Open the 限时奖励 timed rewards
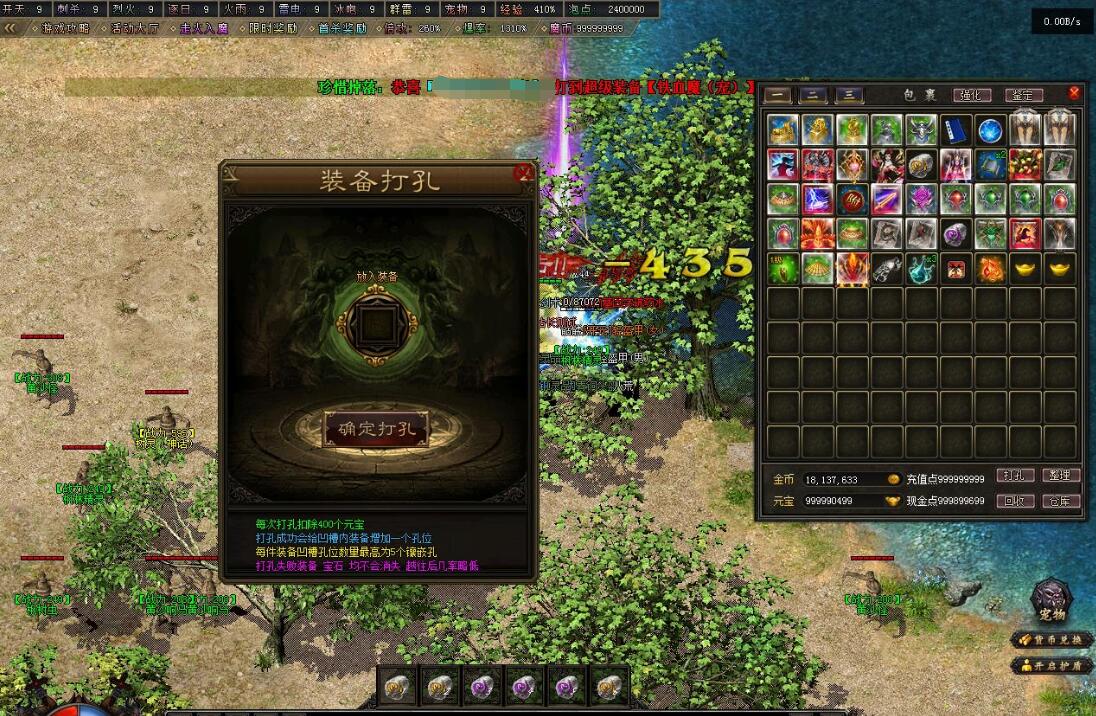This screenshot has height=716, width=1096. tap(272, 28)
